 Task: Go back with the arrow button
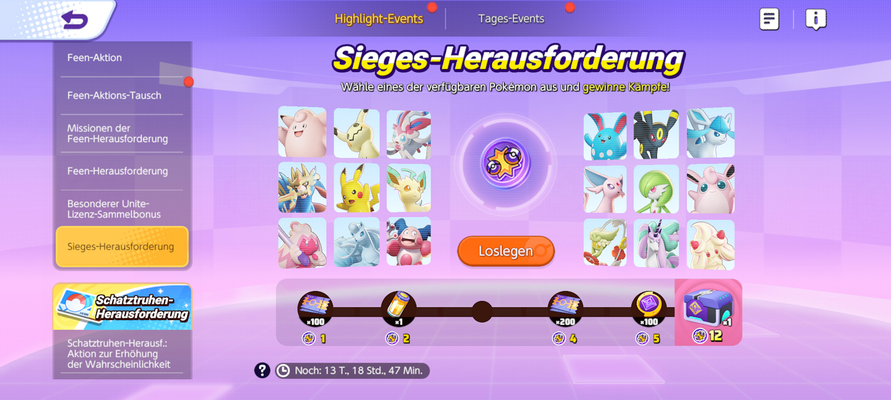[75, 19]
